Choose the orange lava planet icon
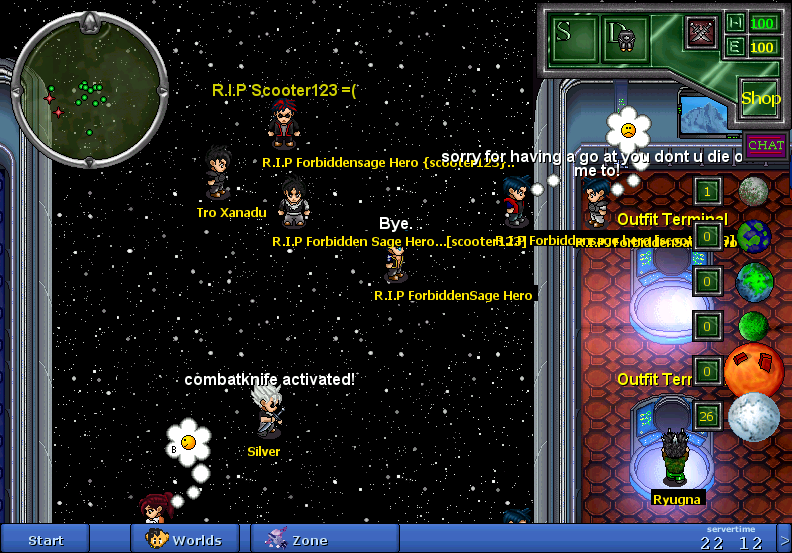 pyautogui.click(x=754, y=370)
